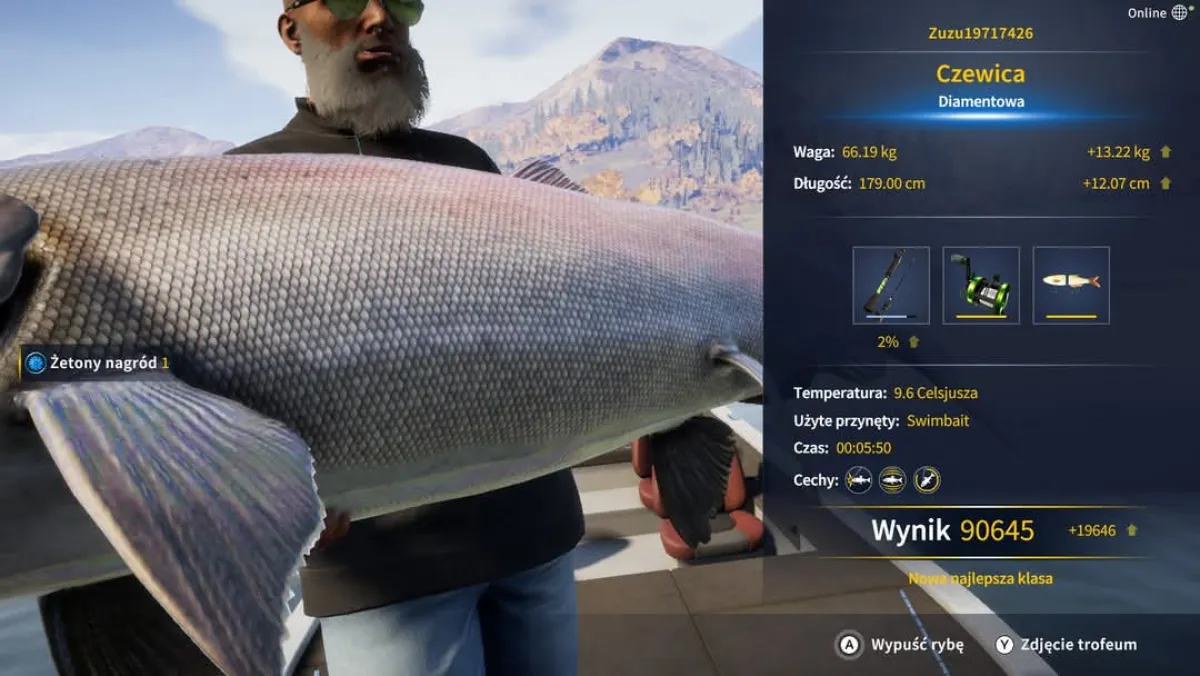Click the first fish trait icon beside Cechy
The width and height of the screenshot is (1200, 676).
(x=859, y=480)
